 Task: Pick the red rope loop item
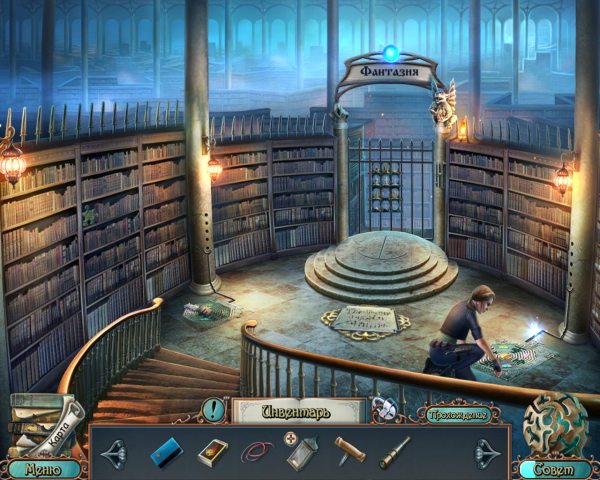coord(257,452)
